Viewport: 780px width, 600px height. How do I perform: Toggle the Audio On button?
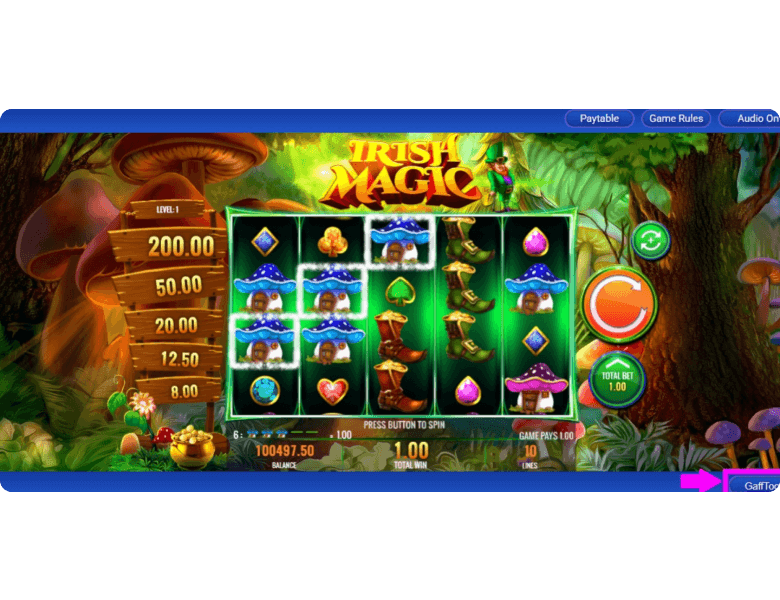tap(753, 118)
